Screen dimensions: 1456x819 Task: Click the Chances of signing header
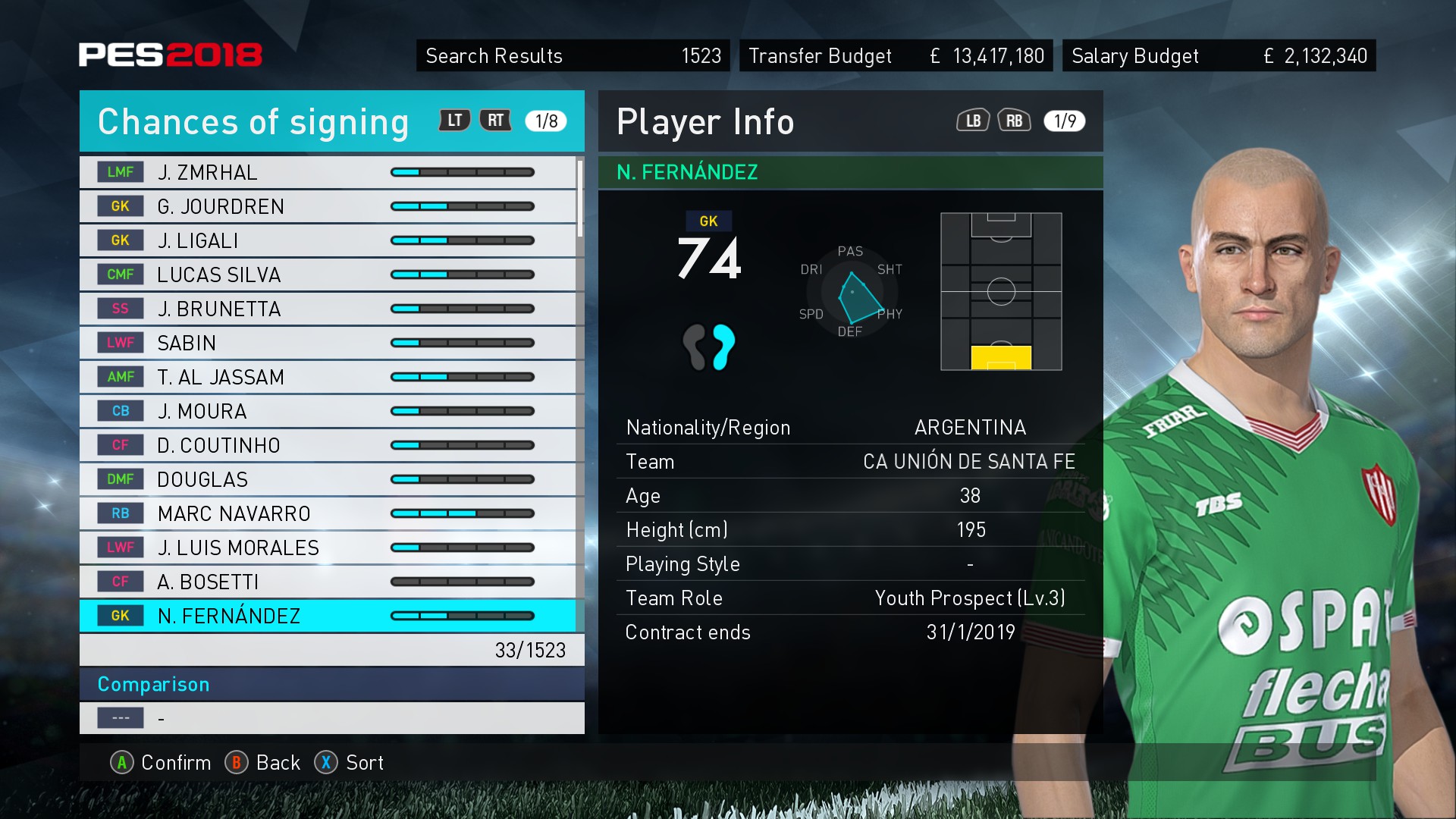point(253,121)
